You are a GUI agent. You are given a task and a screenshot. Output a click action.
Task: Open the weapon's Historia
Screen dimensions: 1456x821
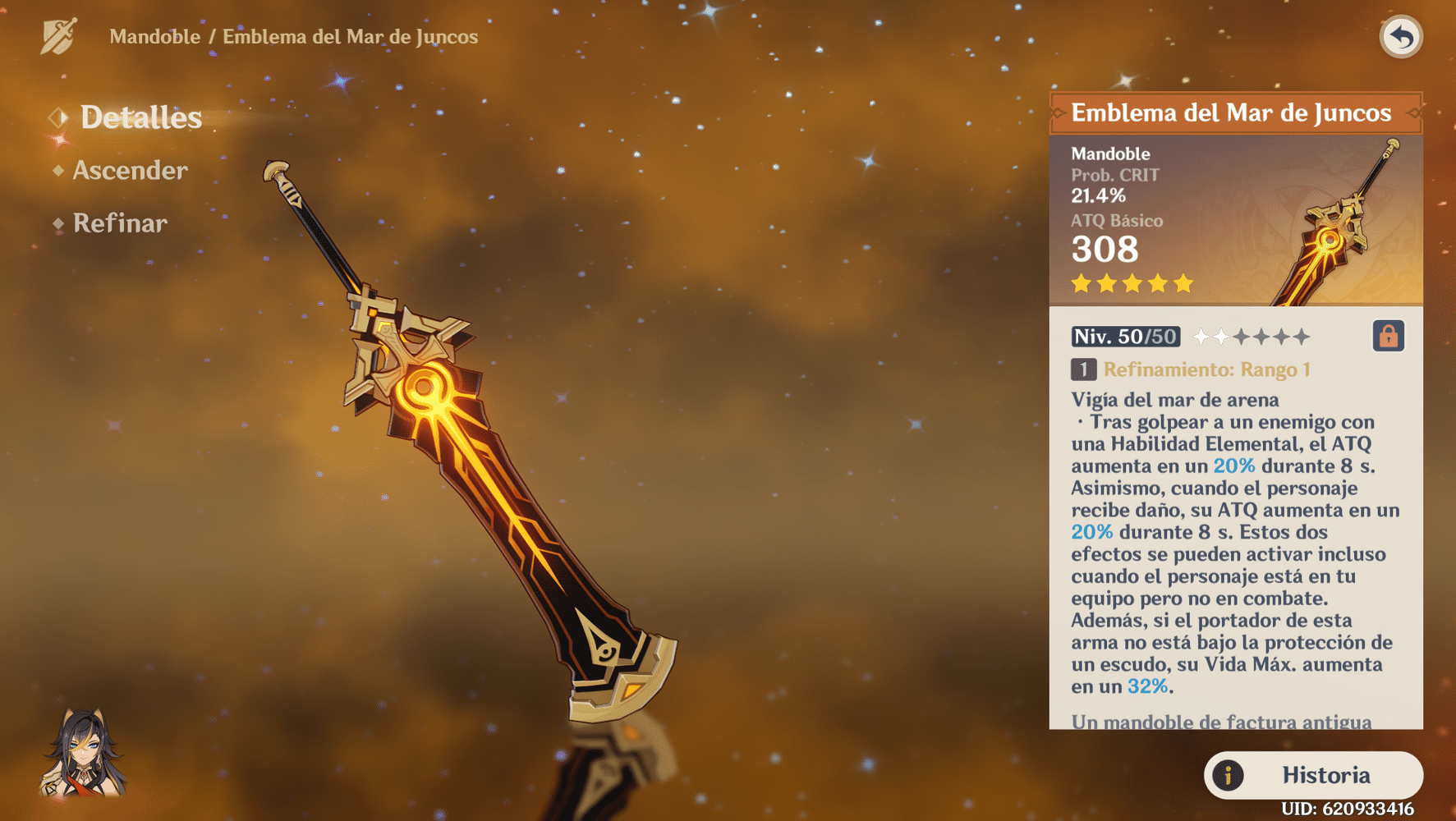tap(1312, 775)
